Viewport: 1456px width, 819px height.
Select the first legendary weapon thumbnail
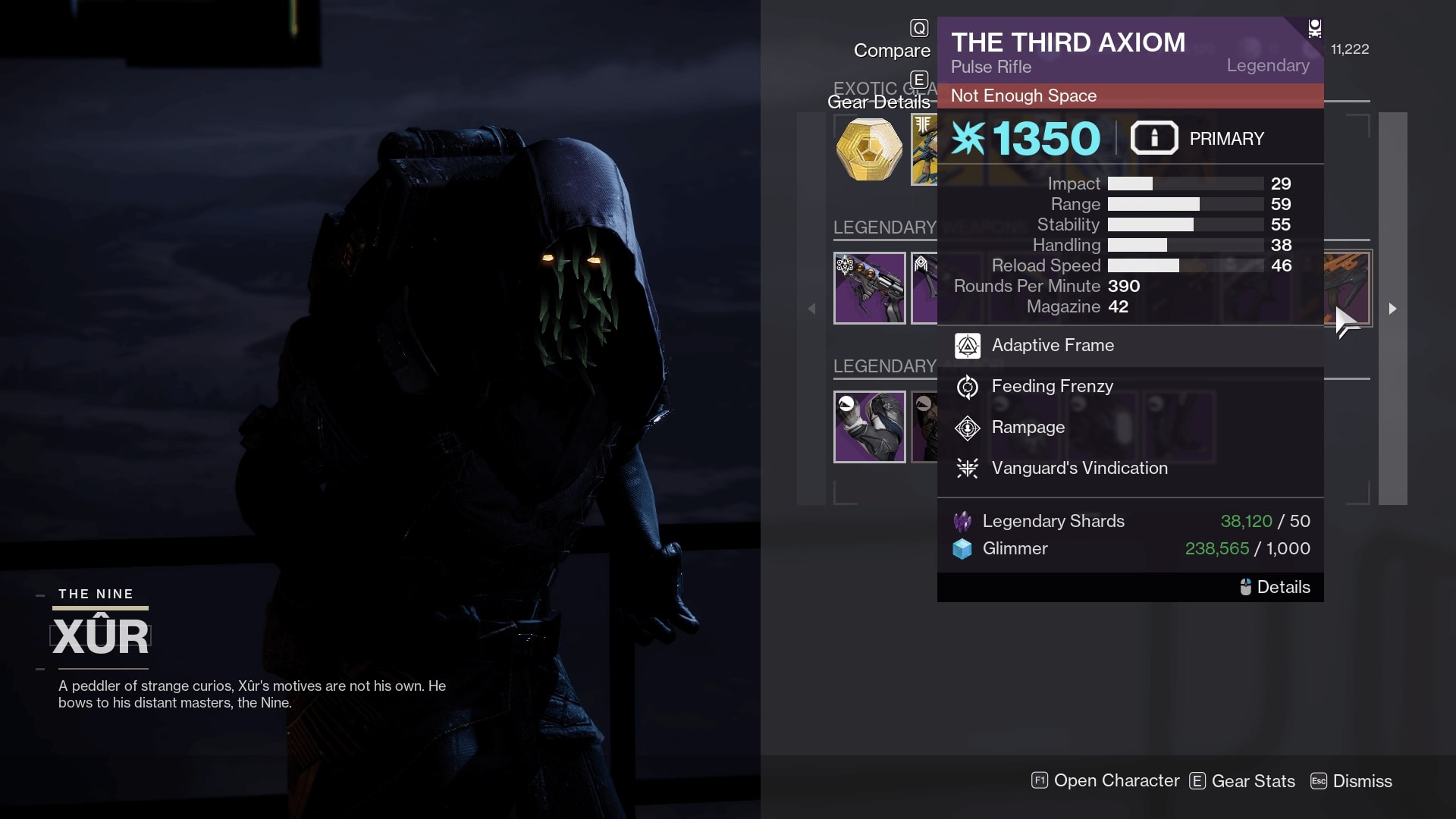pyautogui.click(x=869, y=288)
